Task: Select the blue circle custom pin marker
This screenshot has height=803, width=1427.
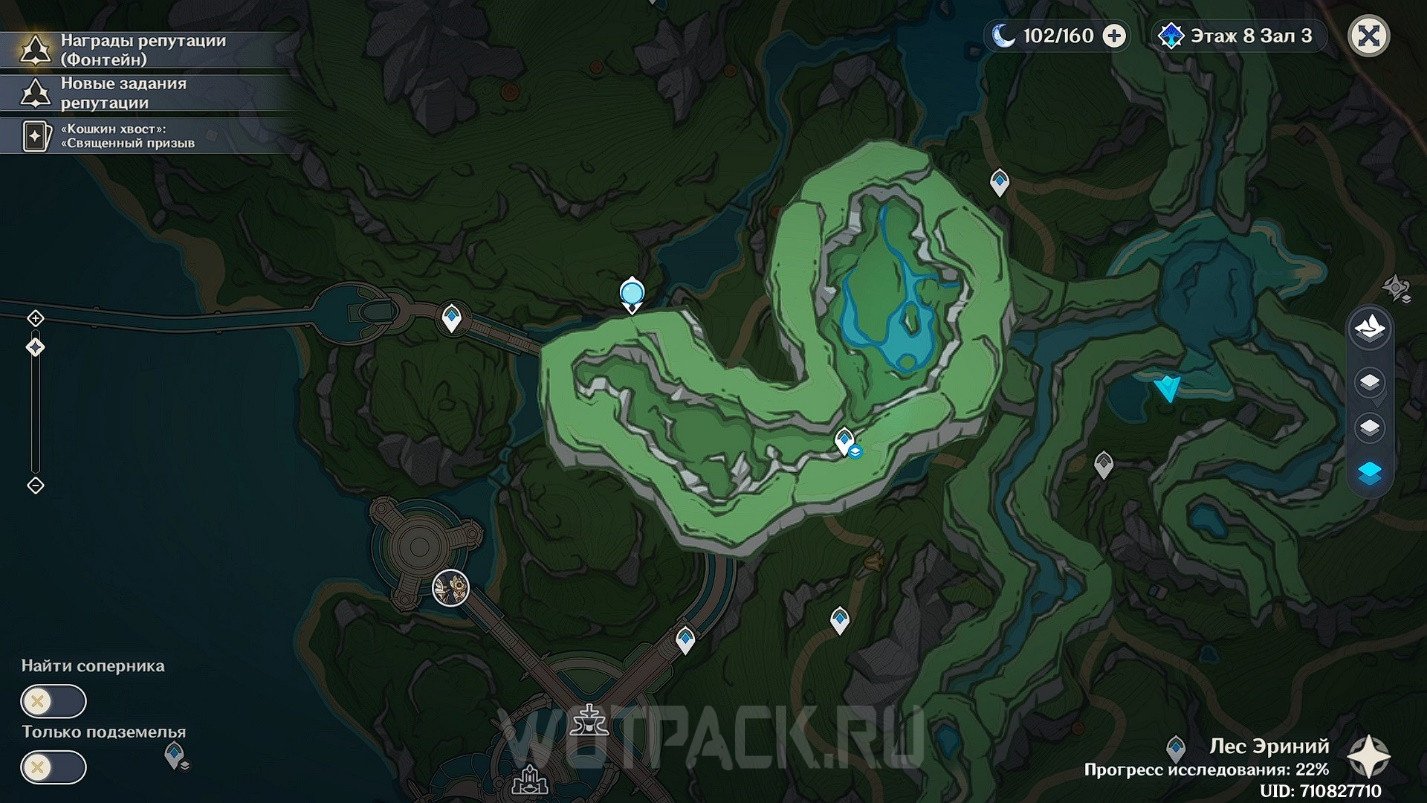Action: pos(631,293)
